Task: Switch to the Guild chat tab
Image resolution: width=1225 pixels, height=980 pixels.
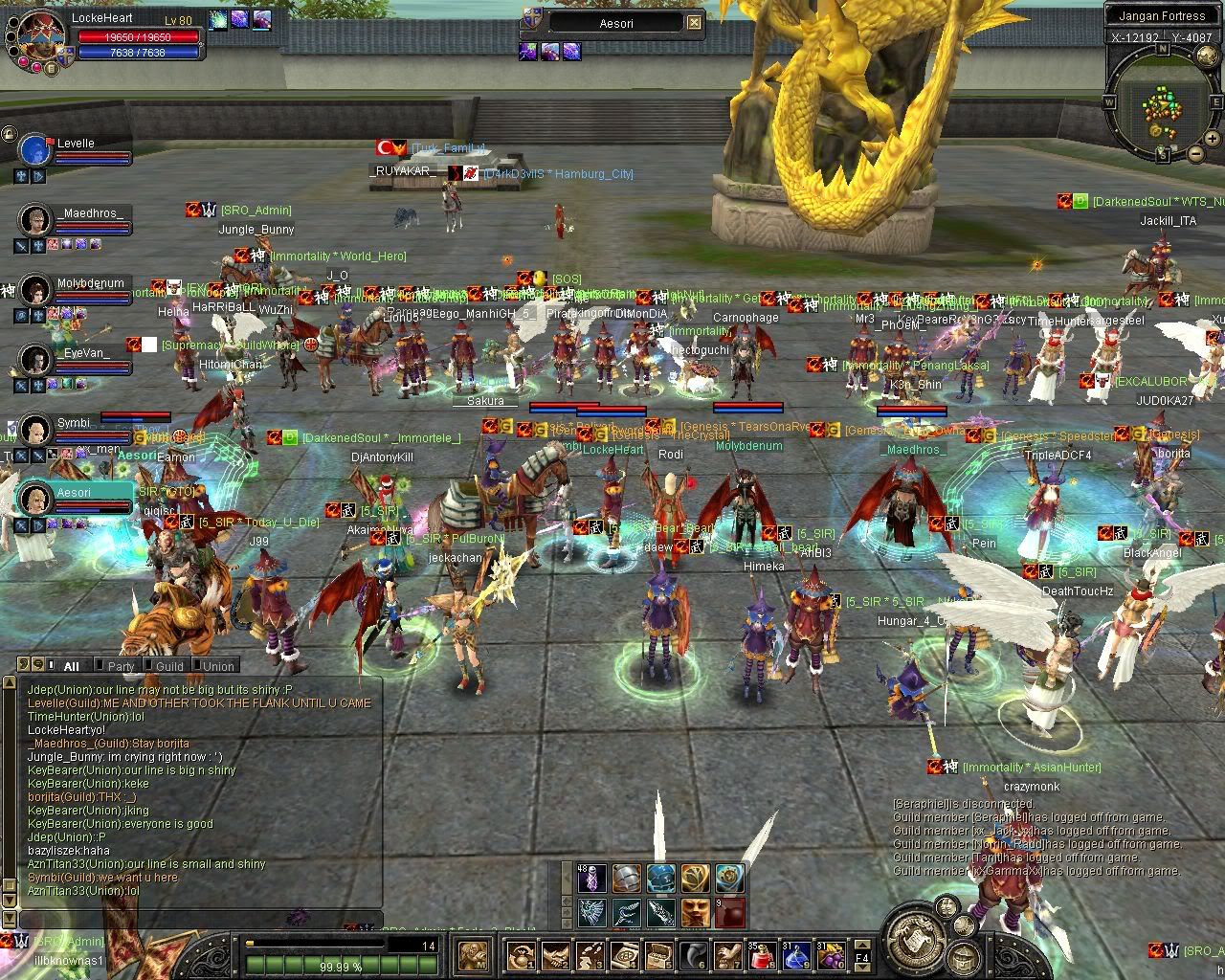Action: point(169,666)
